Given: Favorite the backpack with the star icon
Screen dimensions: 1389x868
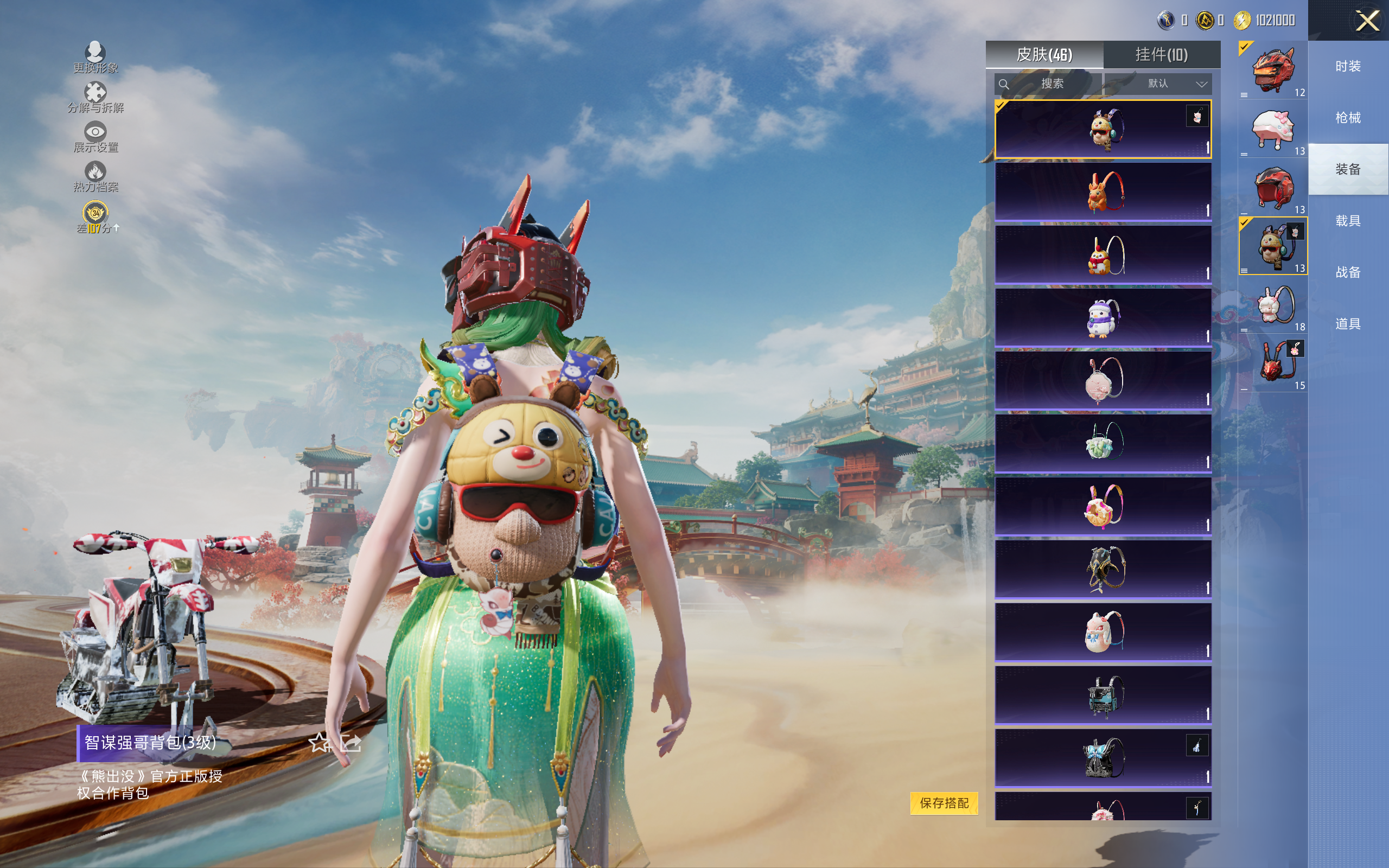Looking at the screenshot, I should click(x=319, y=743).
